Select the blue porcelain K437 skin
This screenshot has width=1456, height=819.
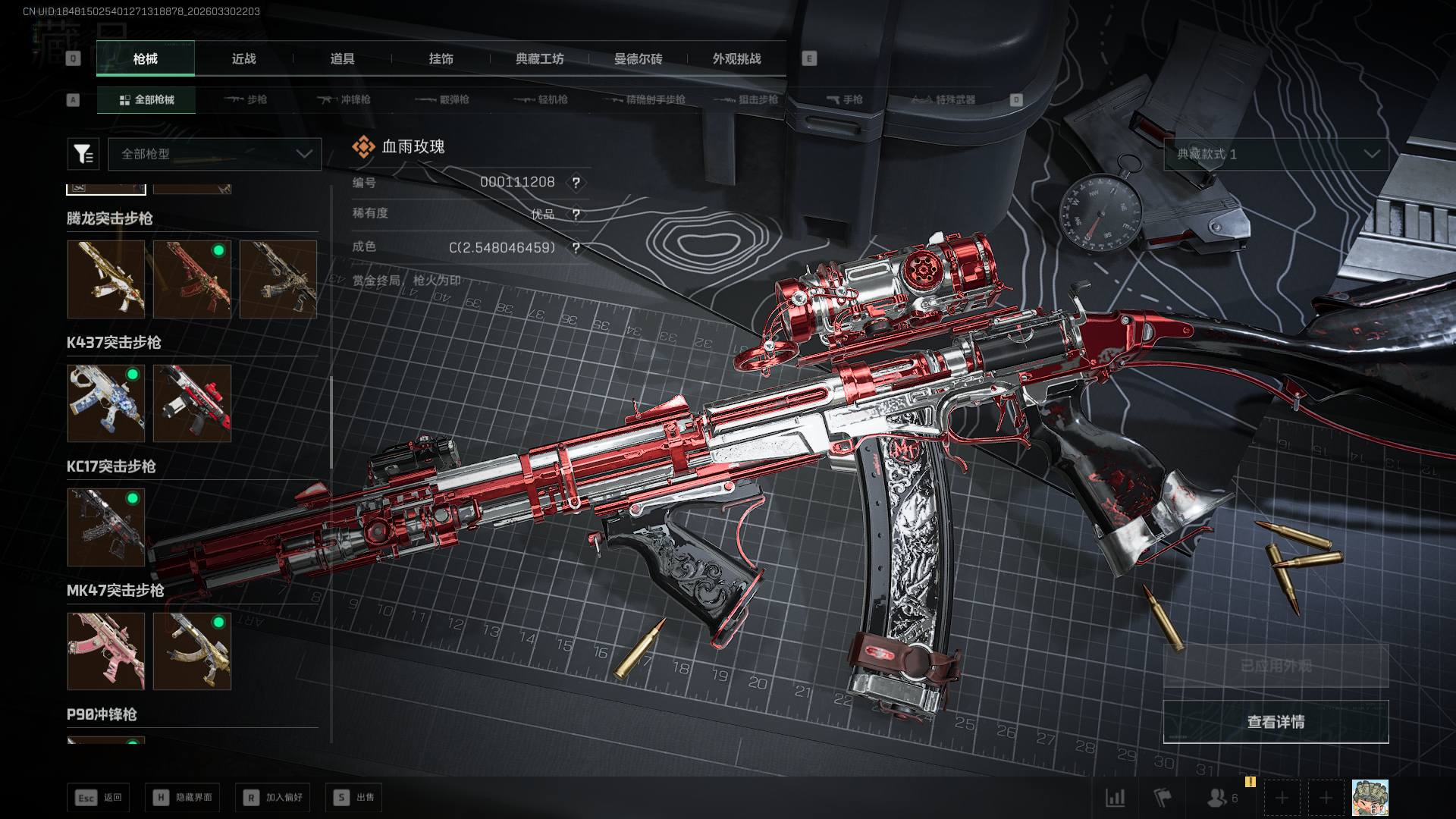pyautogui.click(x=105, y=403)
